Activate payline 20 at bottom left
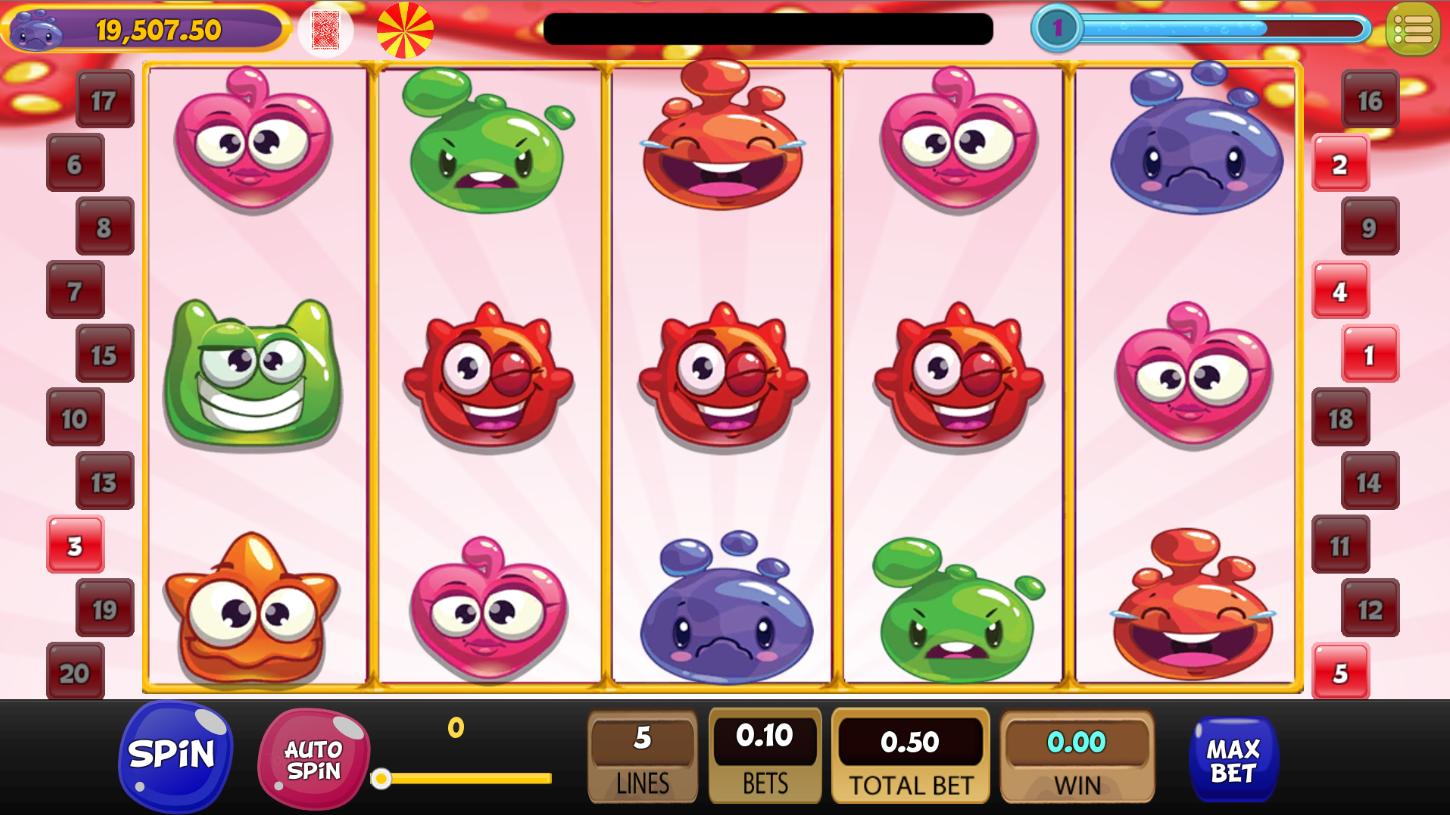Screen dimensions: 1450x815 [75, 673]
